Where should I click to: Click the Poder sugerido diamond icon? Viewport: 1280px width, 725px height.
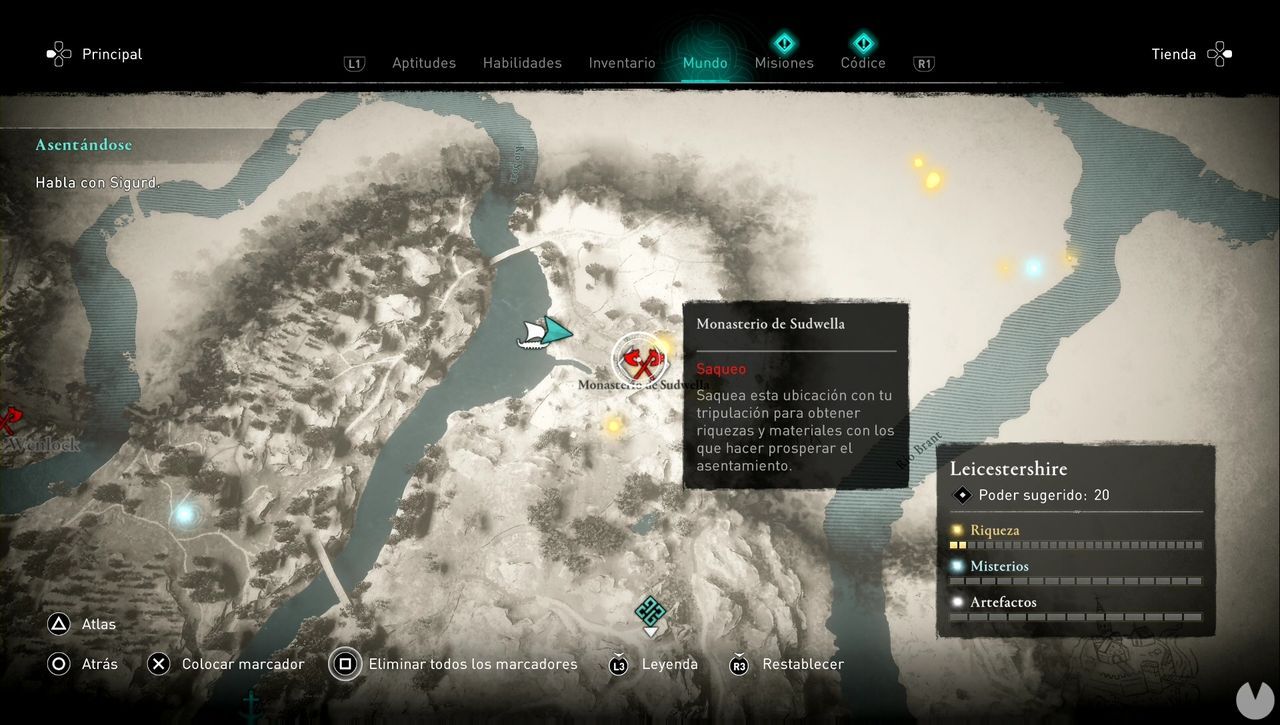[x=962, y=494]
